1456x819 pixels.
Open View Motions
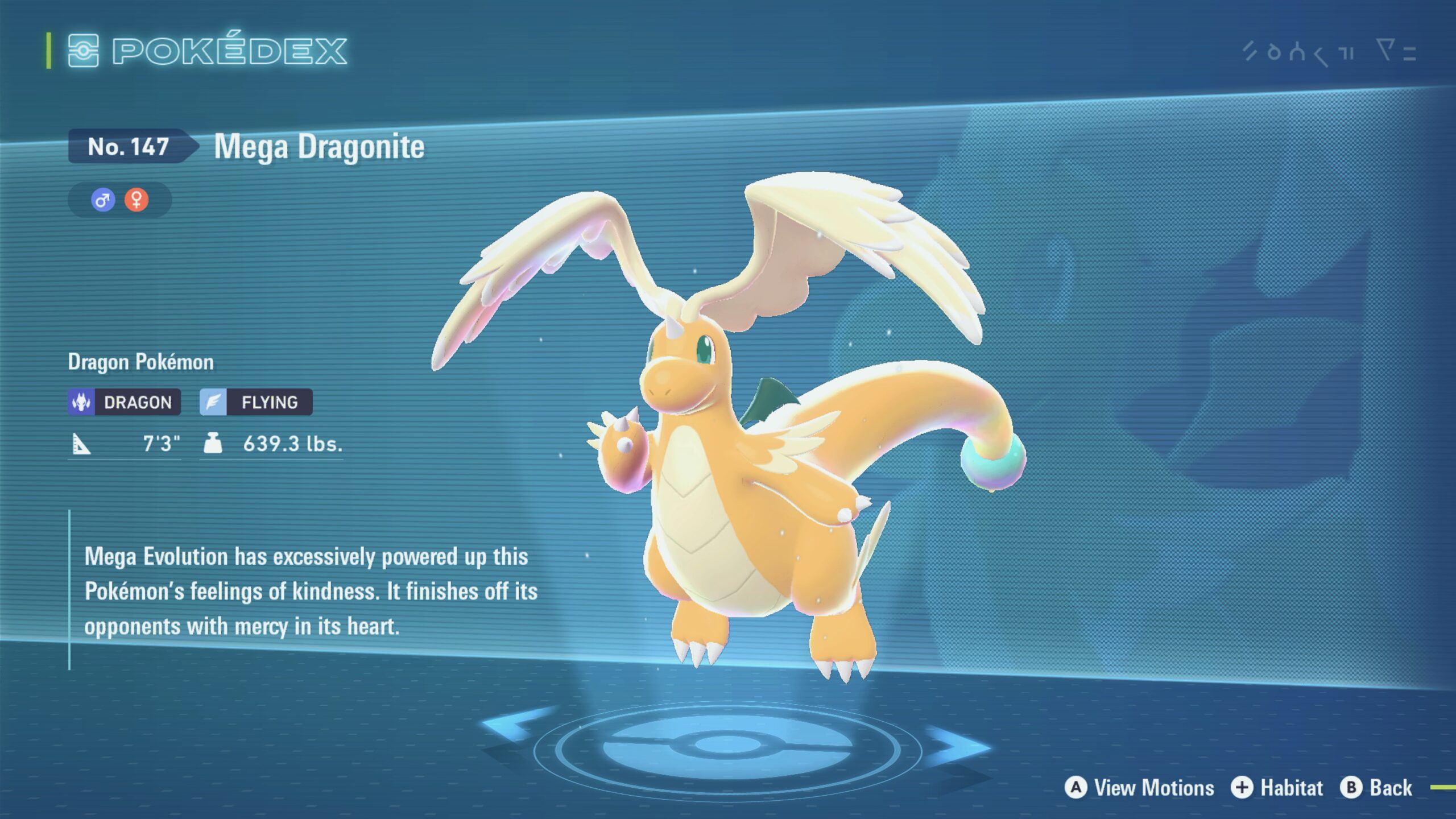point(1139,788)
